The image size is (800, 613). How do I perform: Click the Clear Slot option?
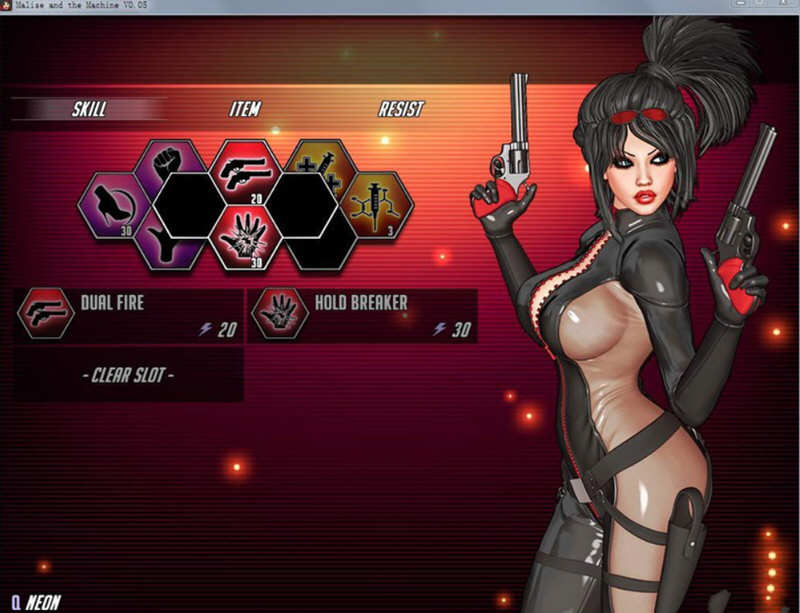pyautogui.click(x=129, y=376)
